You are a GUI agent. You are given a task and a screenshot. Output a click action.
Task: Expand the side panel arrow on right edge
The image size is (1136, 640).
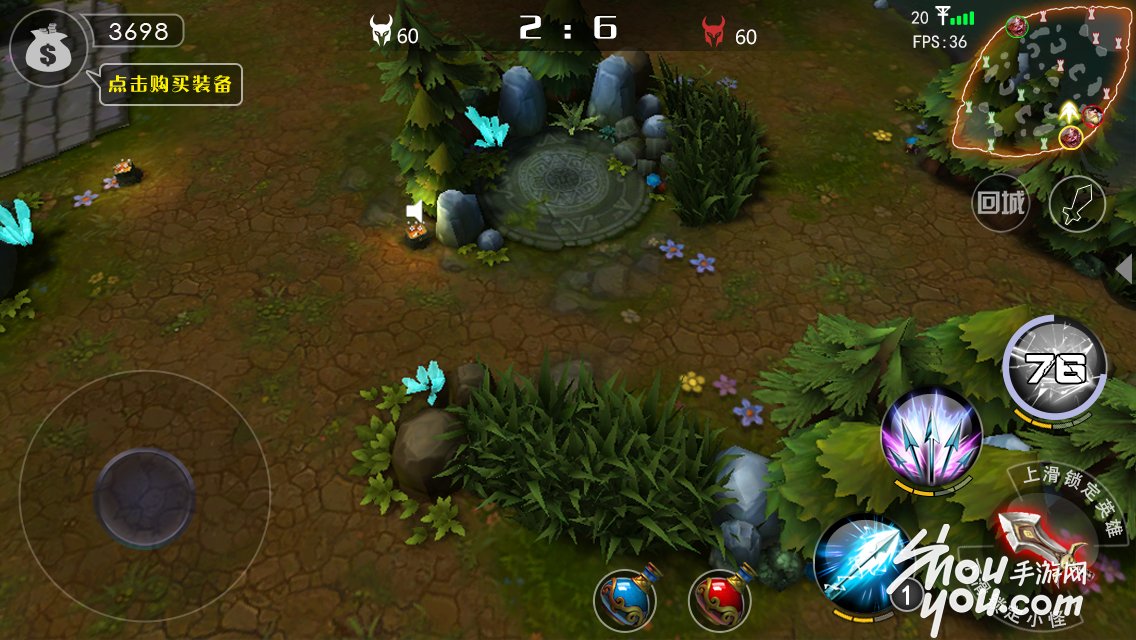1124,268
